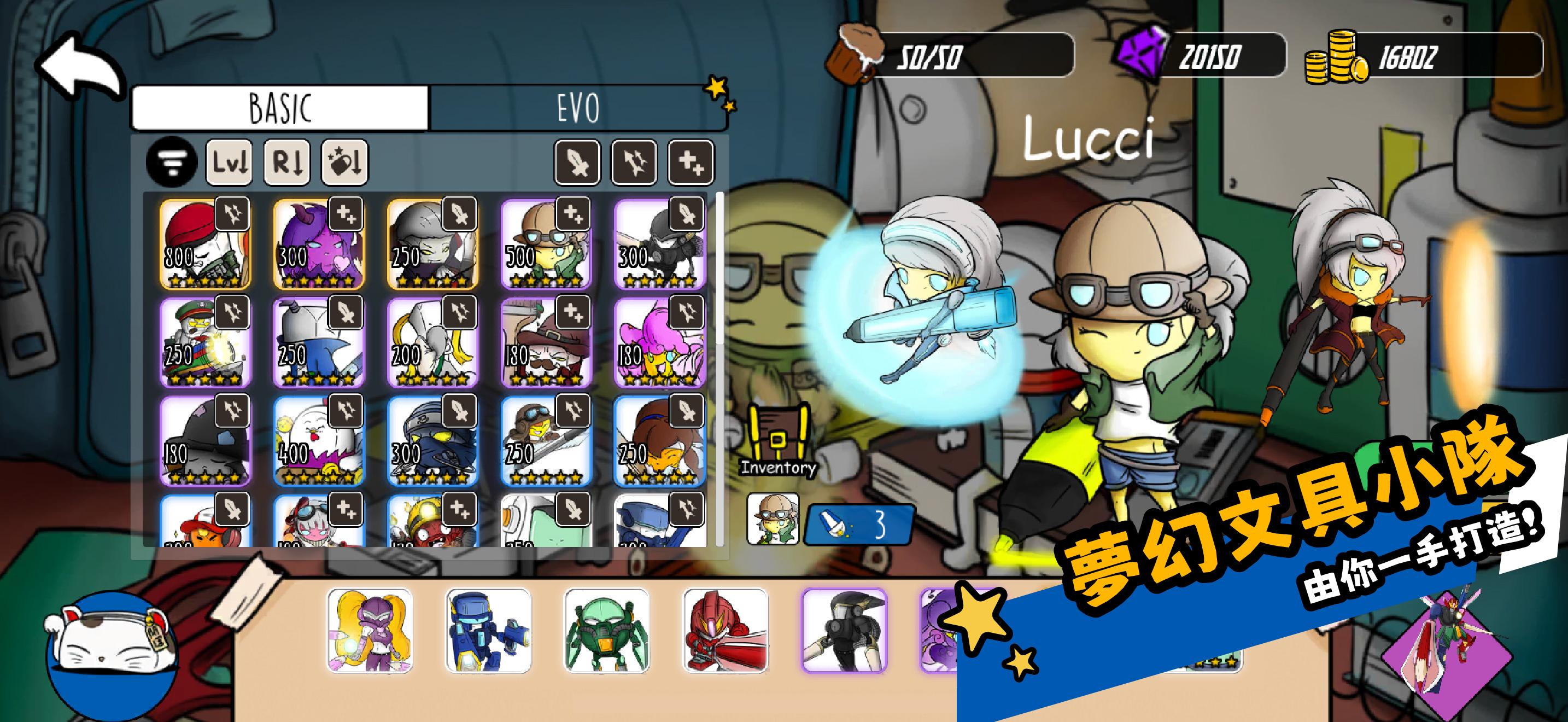Image resolution: width=1568 pixels, height=722 pixels.
Task: Select the red-helmet character costing 800
Action: pyautogui.click(x=204, y=244)
